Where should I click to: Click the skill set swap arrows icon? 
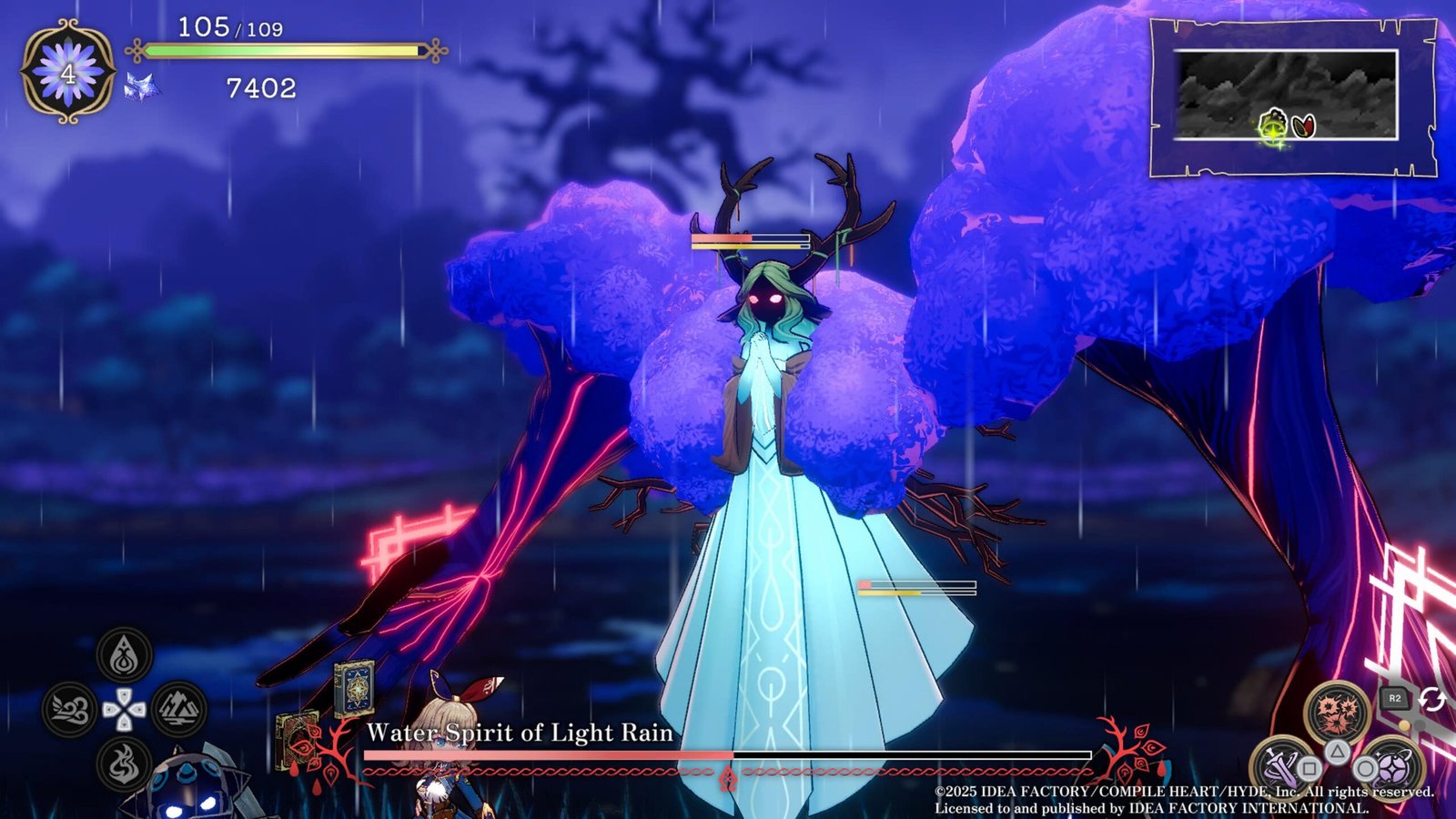click(1432, 699)
